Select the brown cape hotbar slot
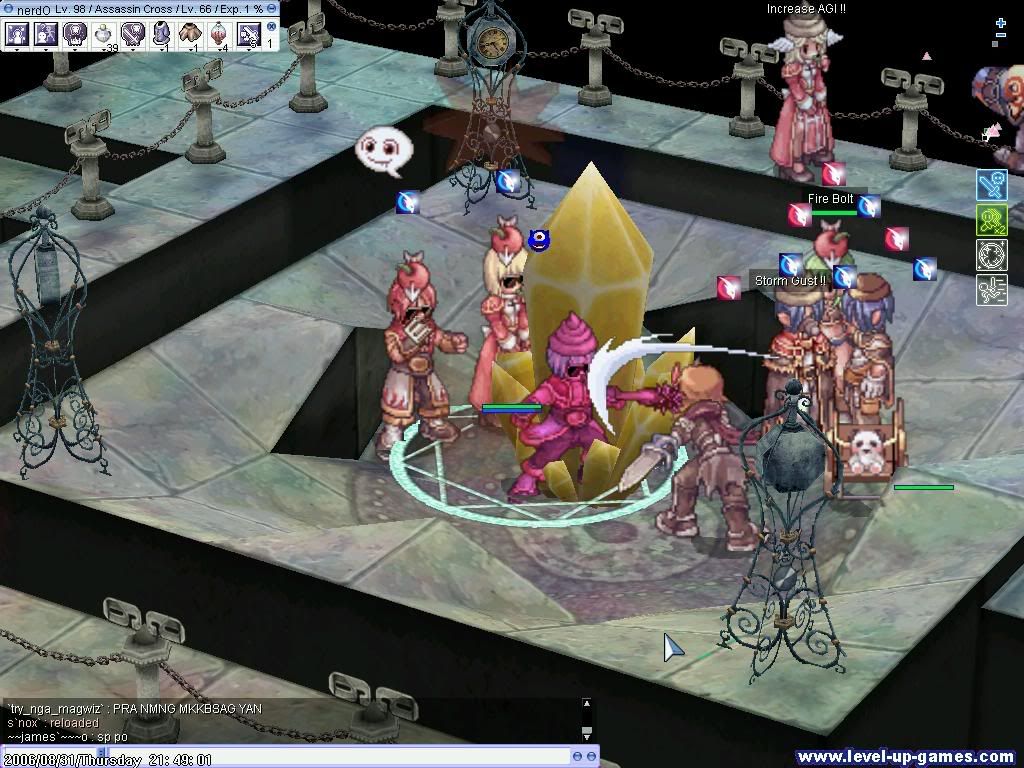This screenshot has height=768, width=1024. (190, 34)
